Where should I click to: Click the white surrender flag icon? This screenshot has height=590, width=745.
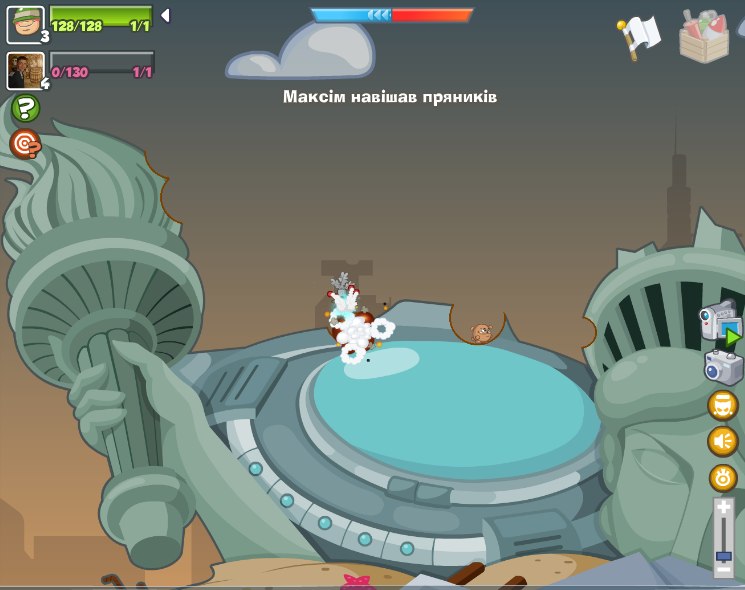(x=640, y=35)
